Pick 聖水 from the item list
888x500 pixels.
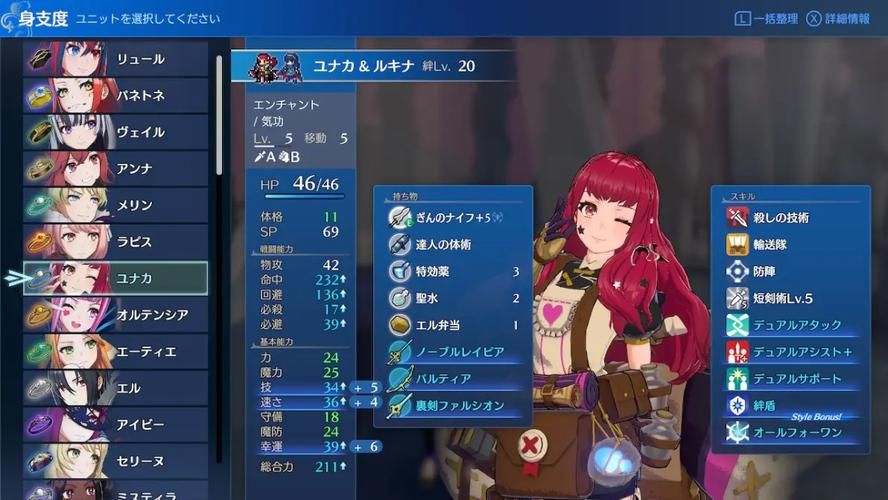coord(453,298)
